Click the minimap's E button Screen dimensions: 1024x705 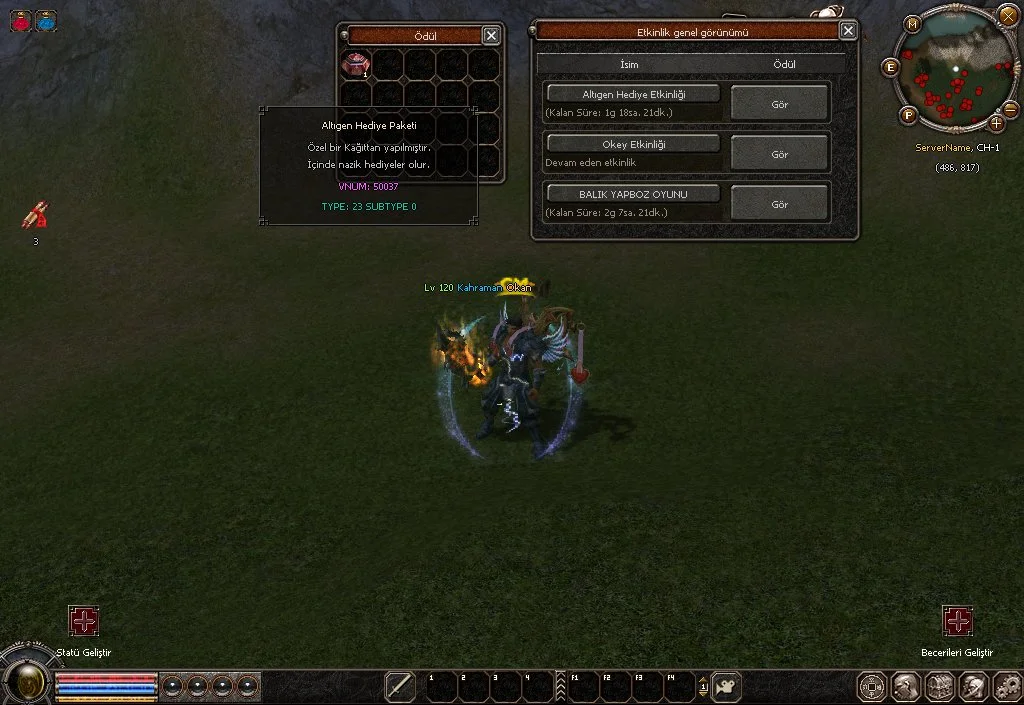(890, 67)
